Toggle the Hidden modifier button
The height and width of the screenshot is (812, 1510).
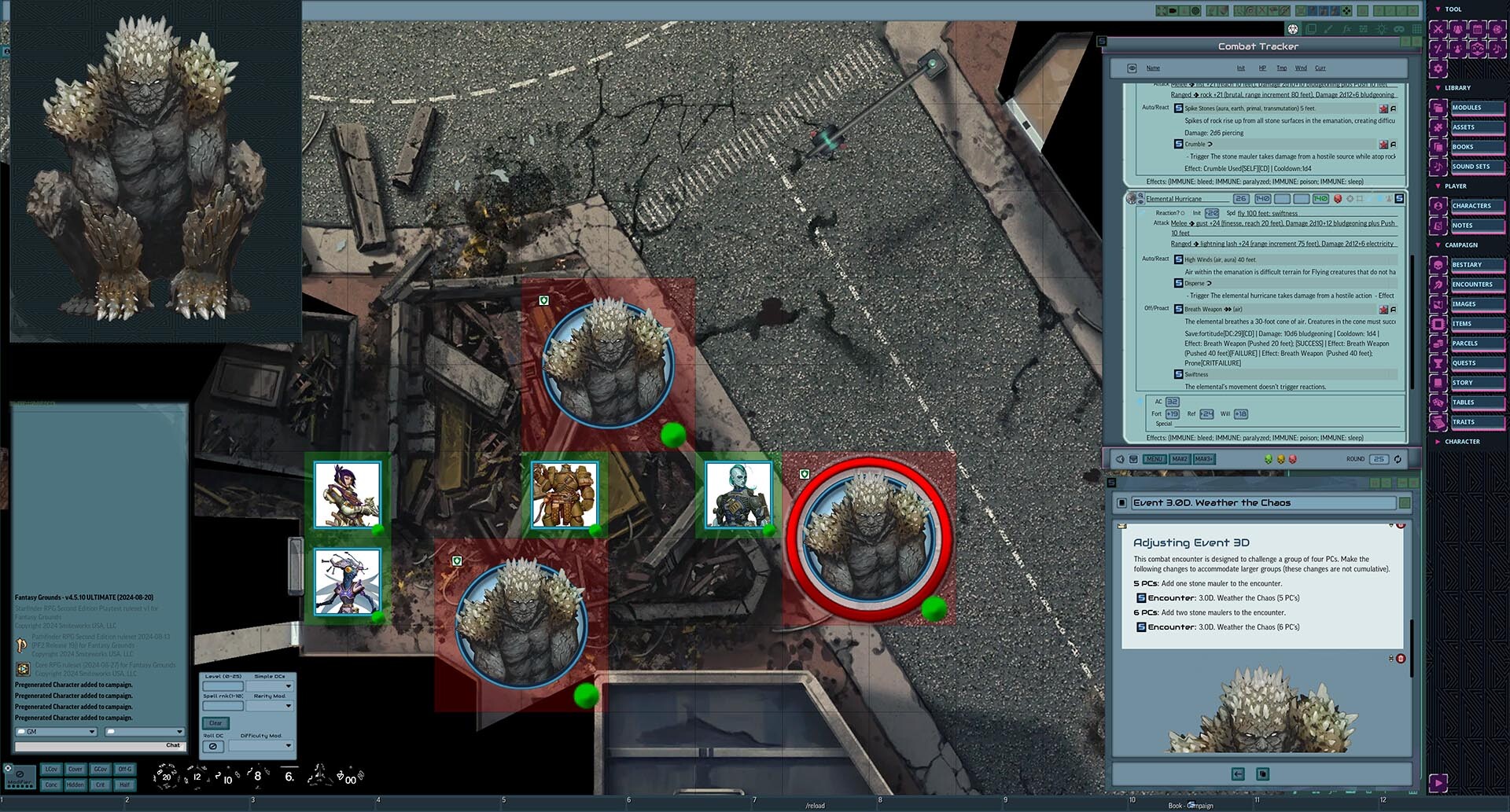tap(76, 784)
